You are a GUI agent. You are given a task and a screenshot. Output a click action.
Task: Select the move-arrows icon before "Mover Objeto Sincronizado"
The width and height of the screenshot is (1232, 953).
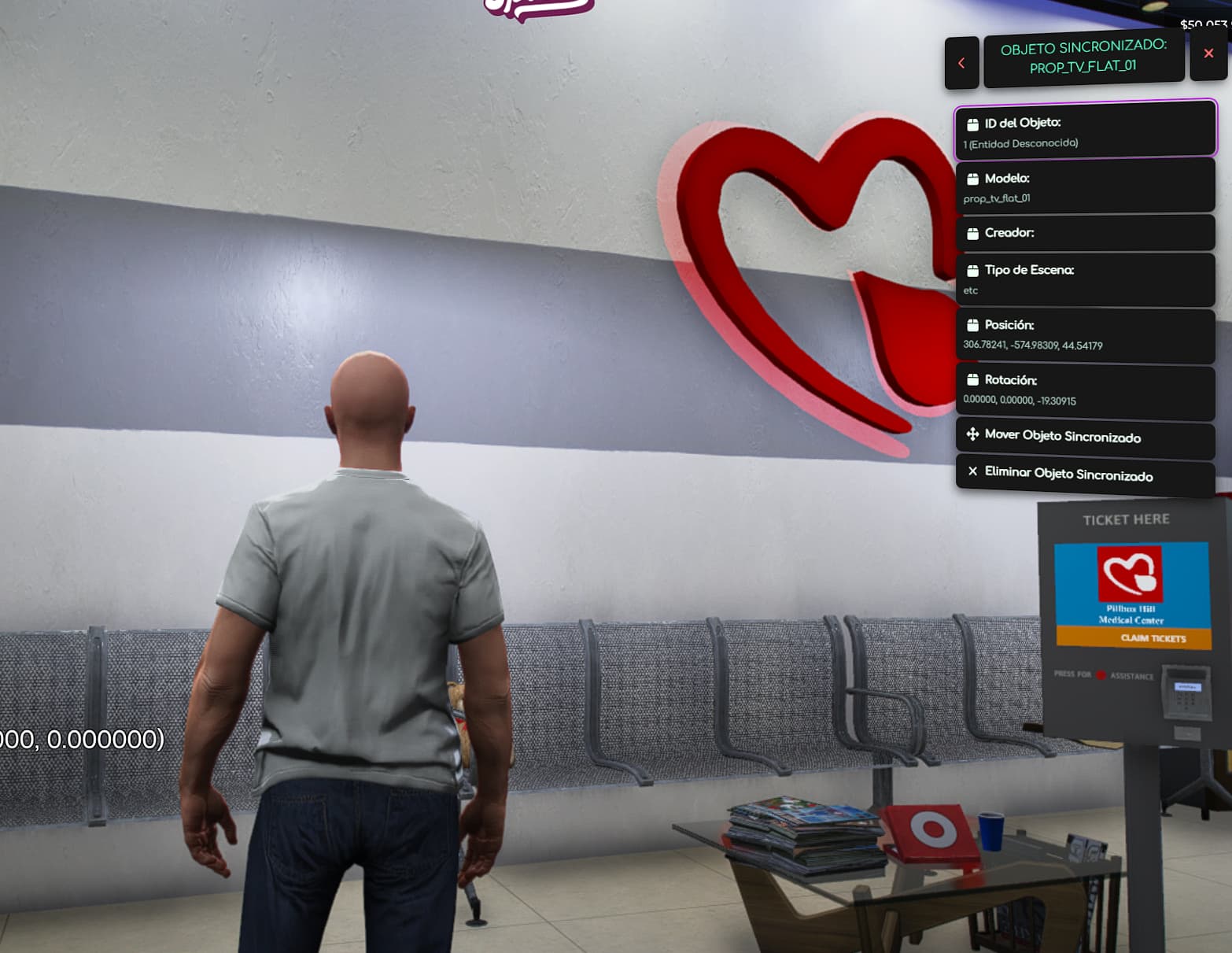(972, 434)
